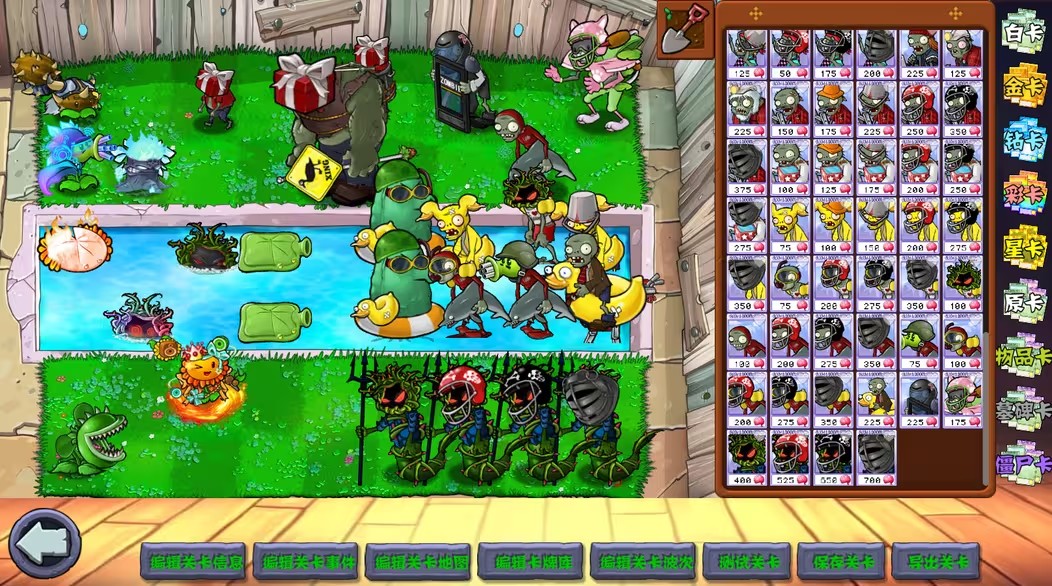Open 编辑卡牌库 (edit card library)
Image resolution: width=1052 pixels, height=586 pixels.
pyautogui.click(x=529, y=562)
